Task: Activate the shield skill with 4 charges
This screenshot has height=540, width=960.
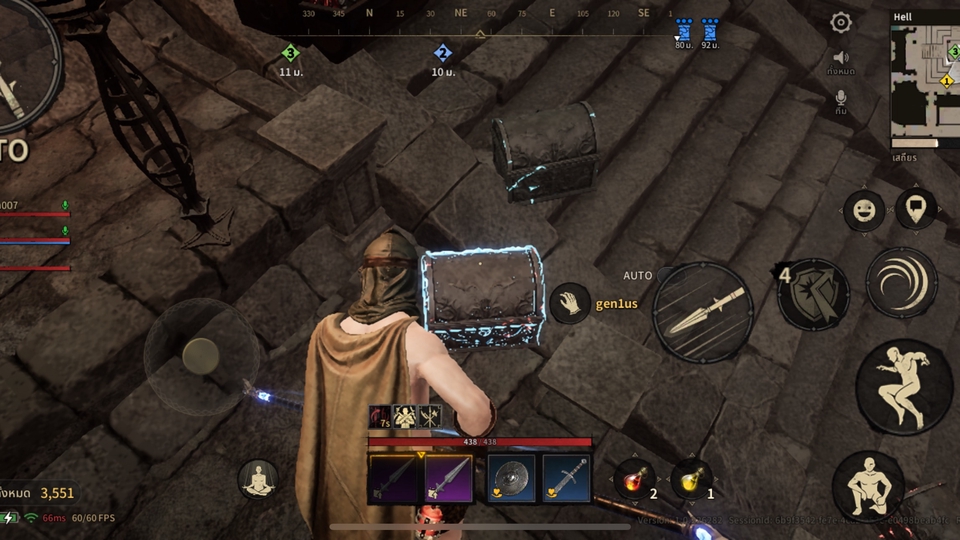Action: click(x=814, y=293)
